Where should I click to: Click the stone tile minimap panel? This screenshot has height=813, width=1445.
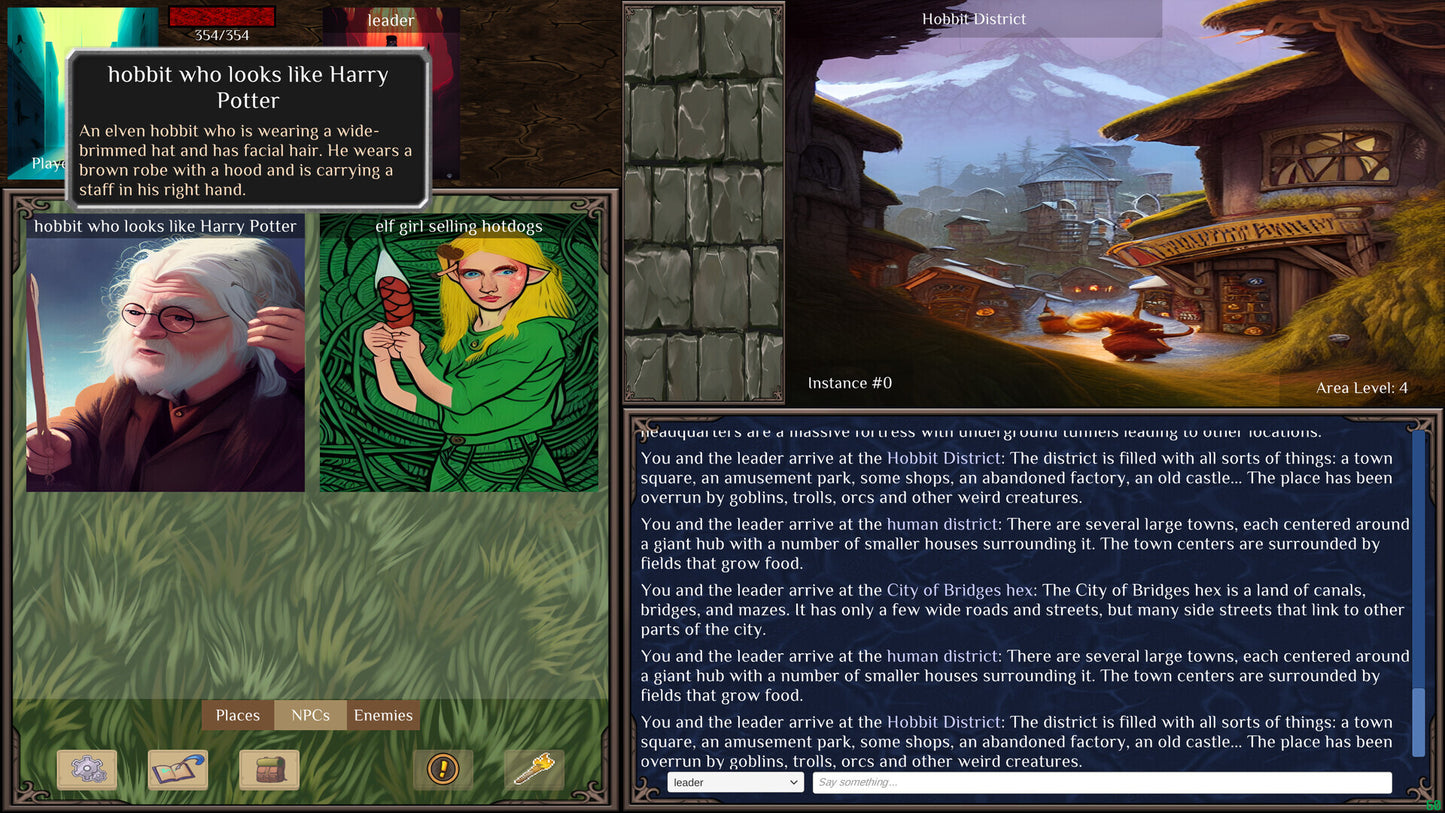click(703, 200)
